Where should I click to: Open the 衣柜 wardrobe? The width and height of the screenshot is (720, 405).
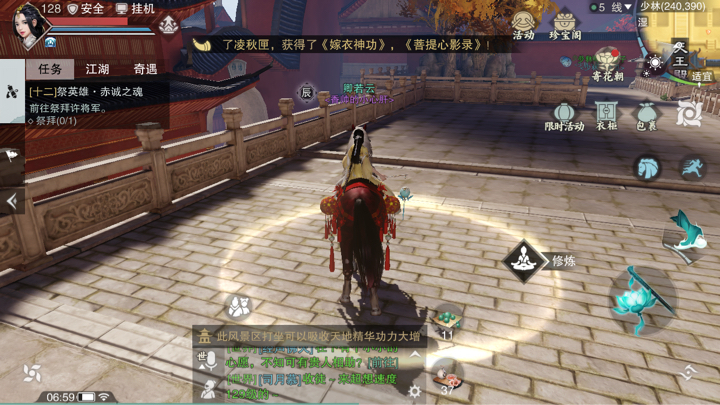click(606, 115)
